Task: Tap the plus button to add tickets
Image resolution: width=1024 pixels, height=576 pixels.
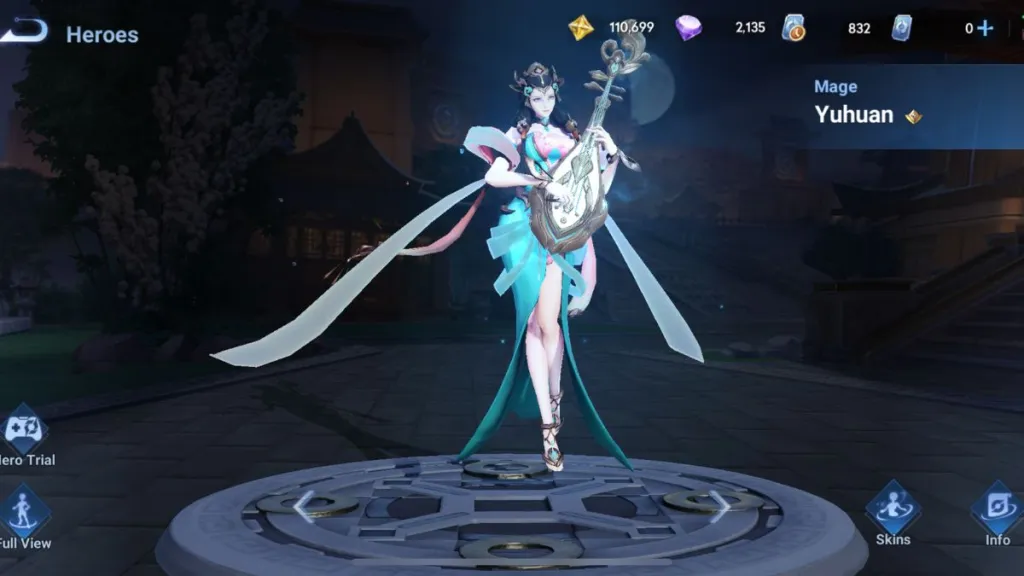Action: (985, 28)
